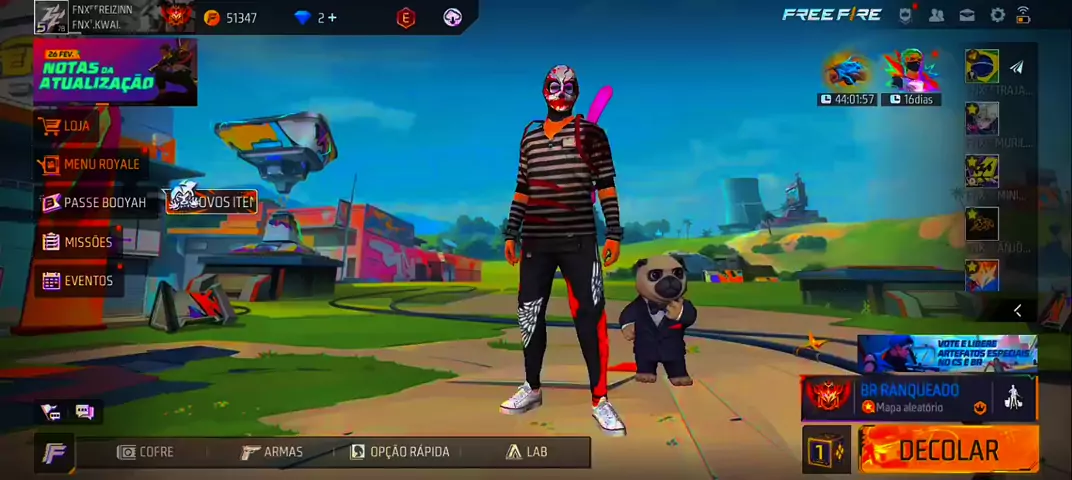Open the mail envelope icon
This screenshot has width=1072, height=480.
click(x=967, y=15)
